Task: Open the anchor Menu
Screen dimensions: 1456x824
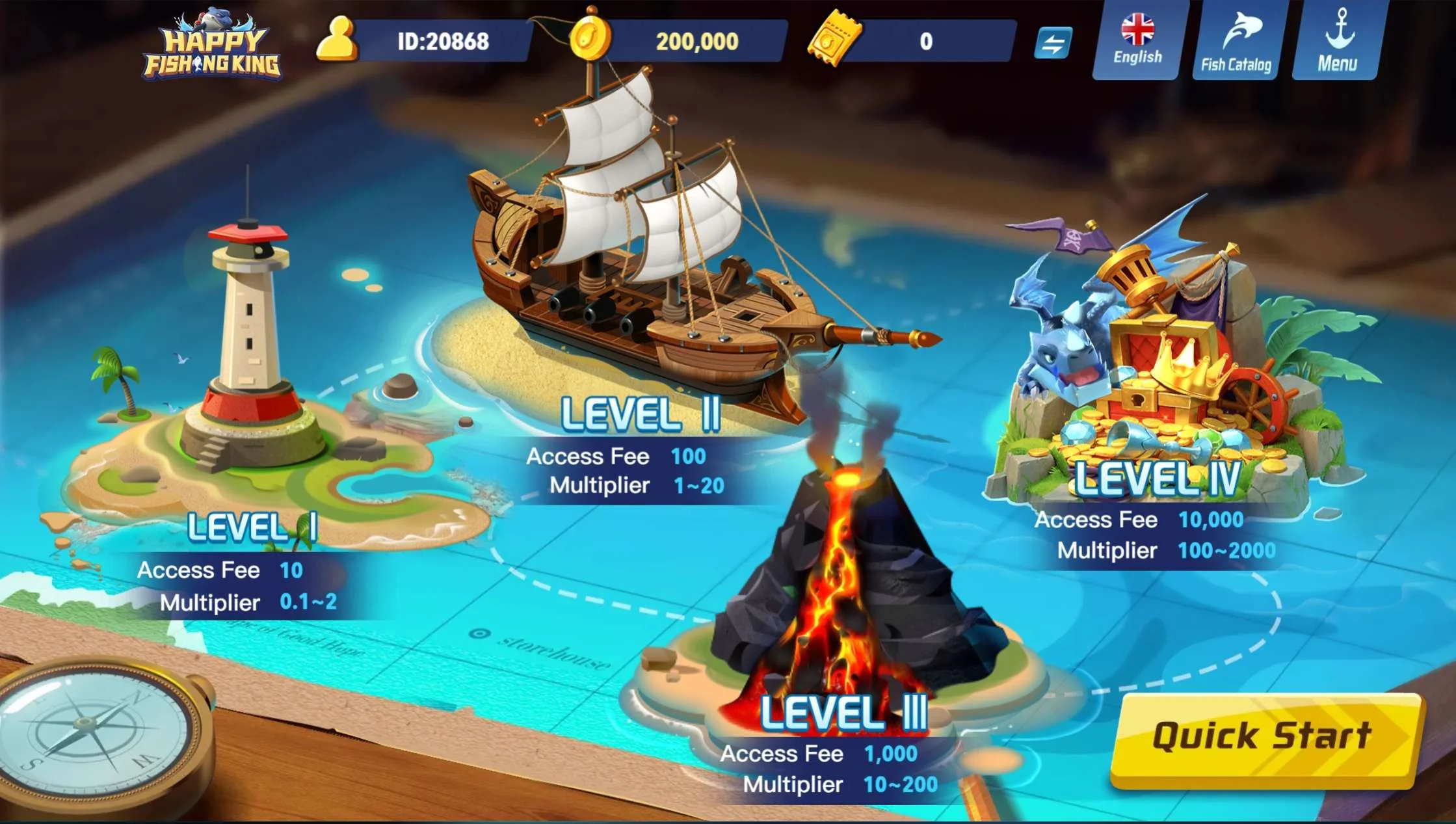Action: coord(1337,40)
